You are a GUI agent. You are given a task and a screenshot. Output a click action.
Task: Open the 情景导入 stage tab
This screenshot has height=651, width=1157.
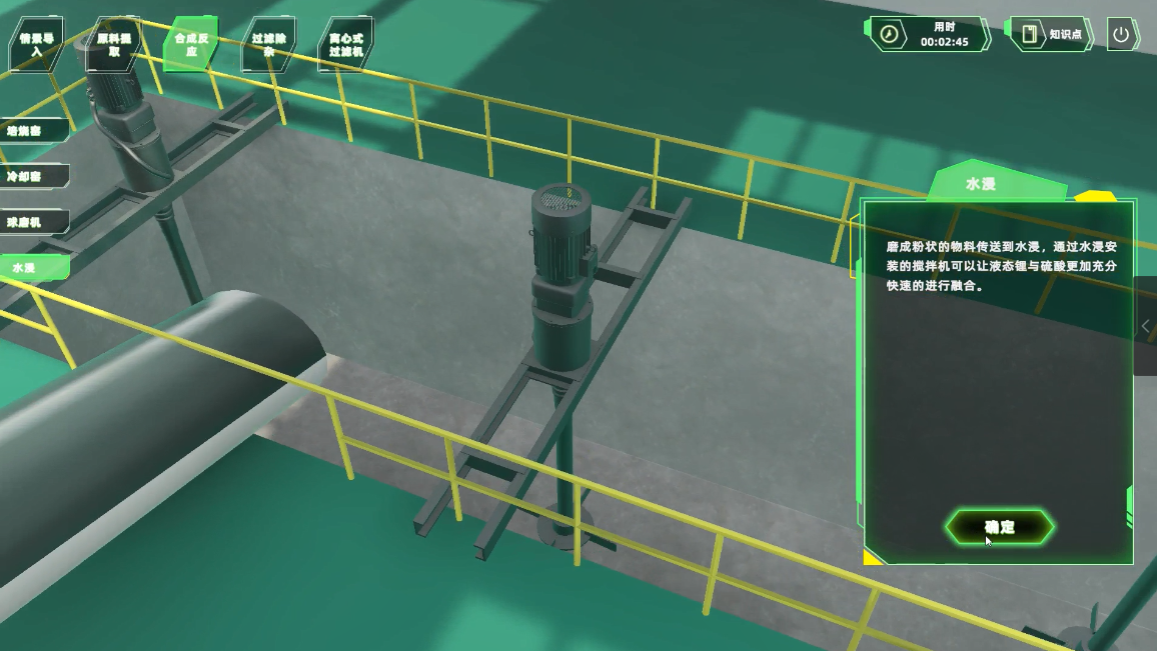tap(37, 44)
